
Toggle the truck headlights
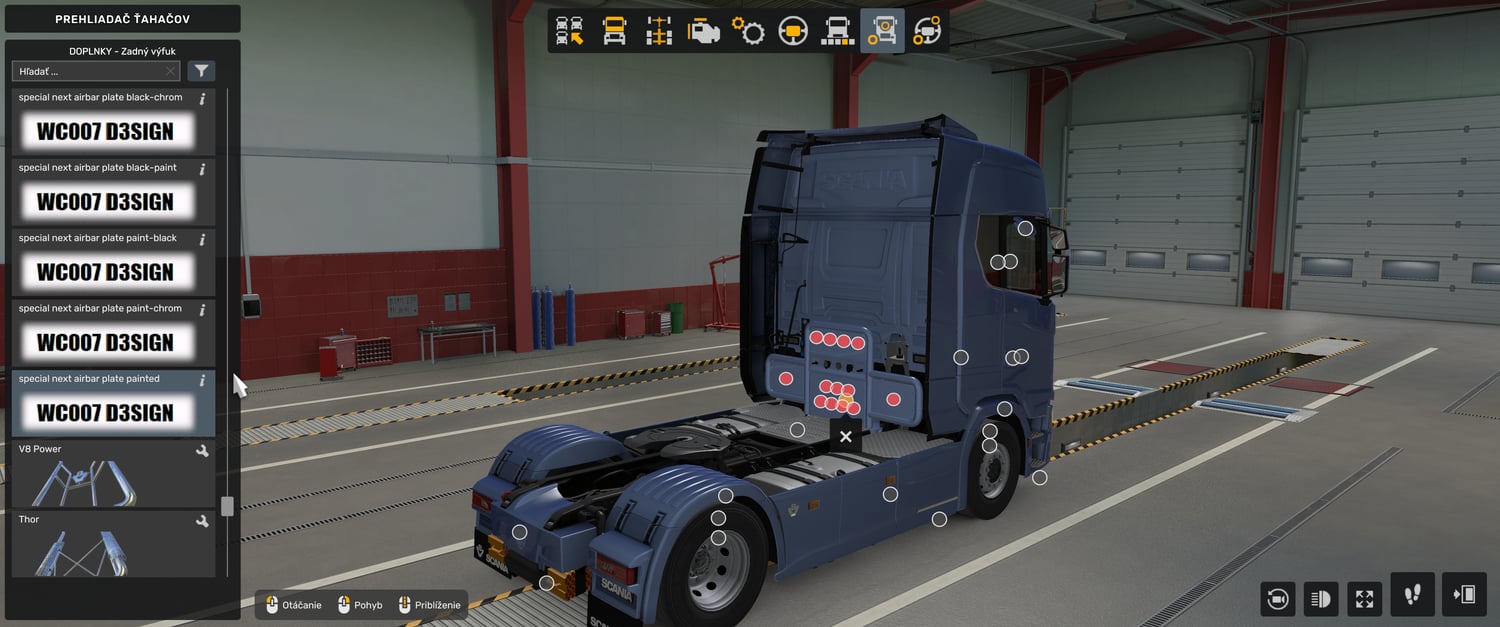pos(1321,599)
